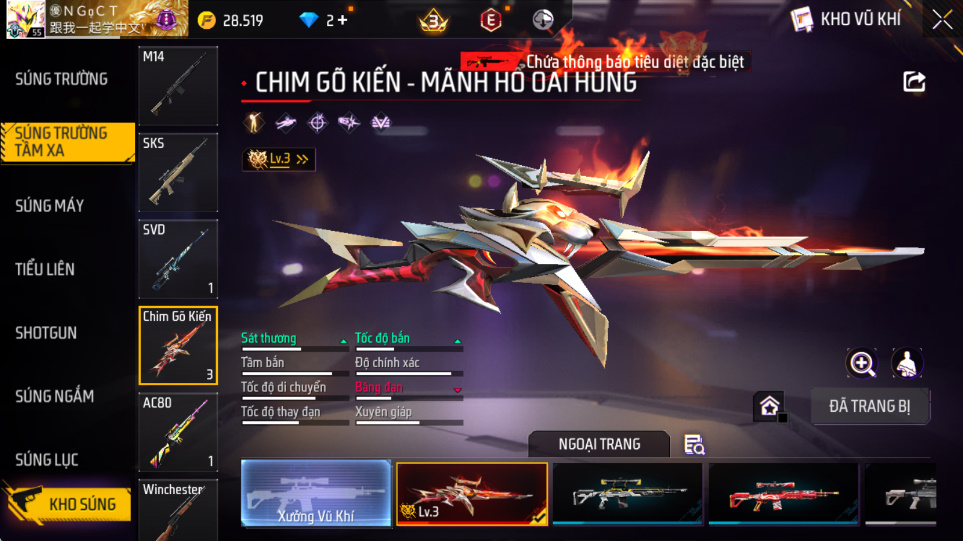Image resolution: width=963 pixels, height=541 pixels.
Task: Open the gold coin balance
Action: [230, 20]
